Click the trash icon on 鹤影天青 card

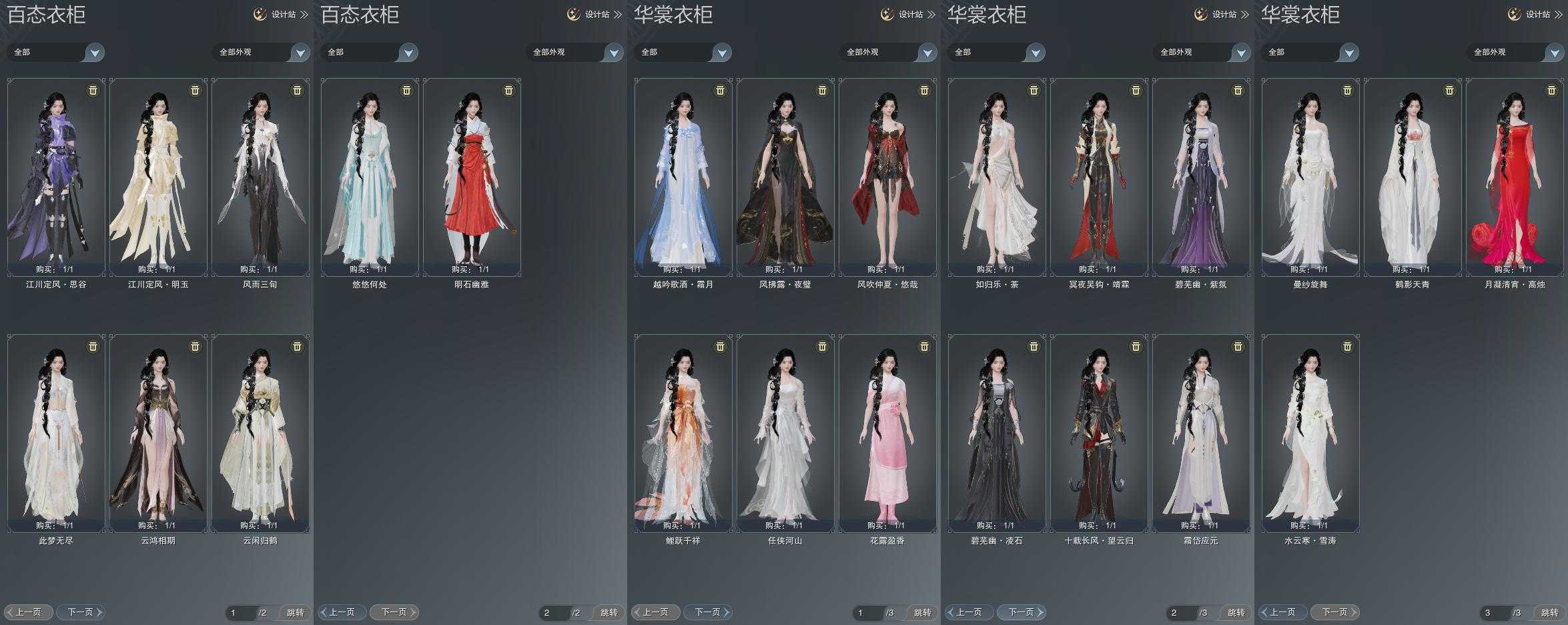click(1449, 90)
